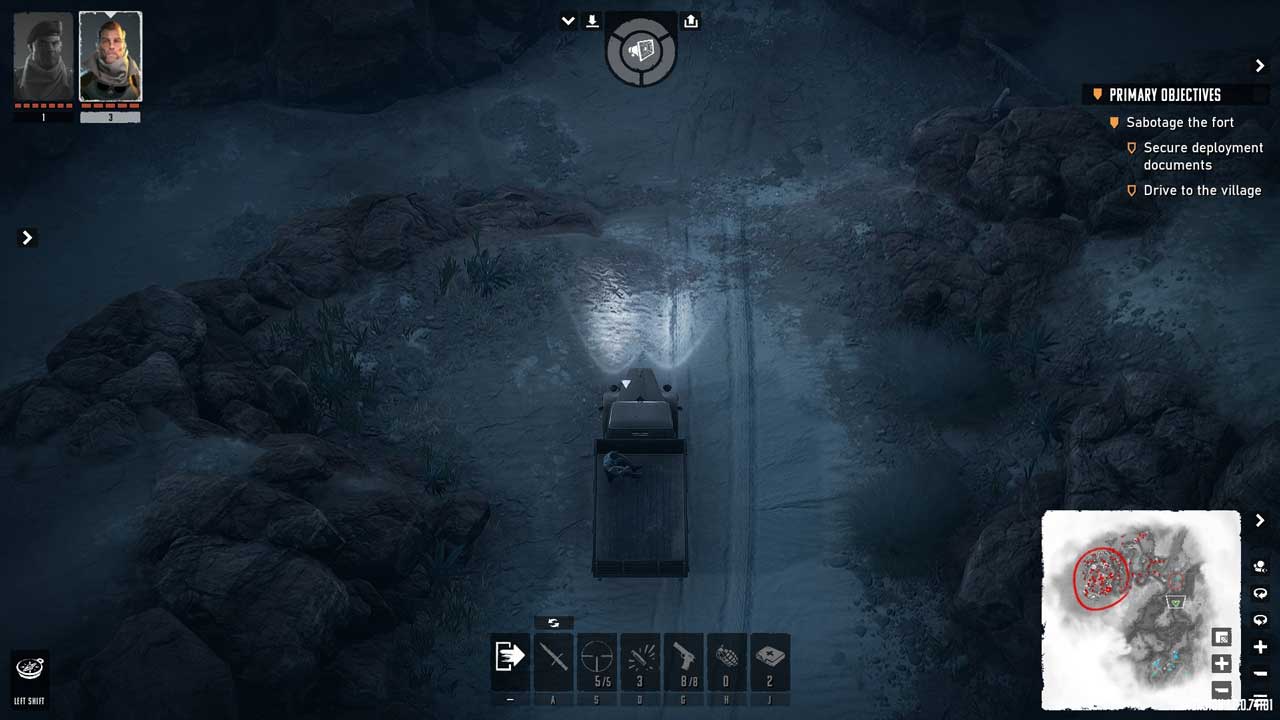1280x720 pixels.
Task: Equip the pistol slot
Action: 684,660
